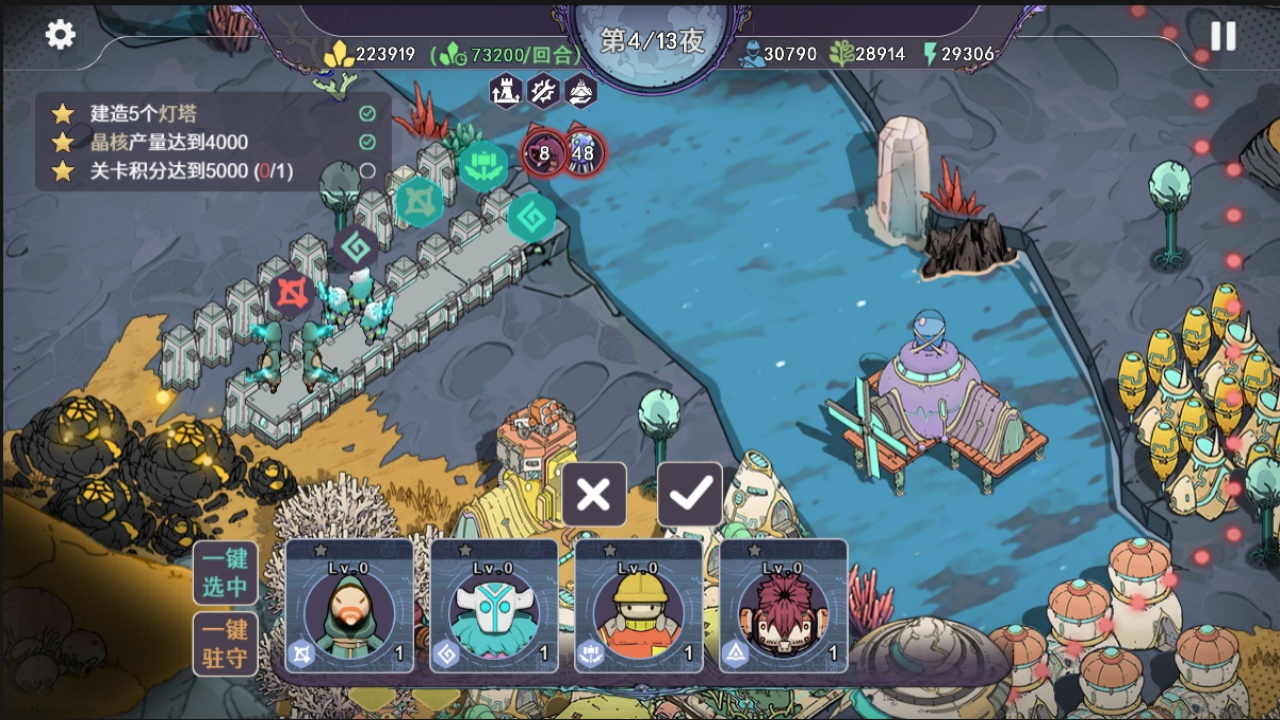Choose the white masked teal hero card

point(494,606)
